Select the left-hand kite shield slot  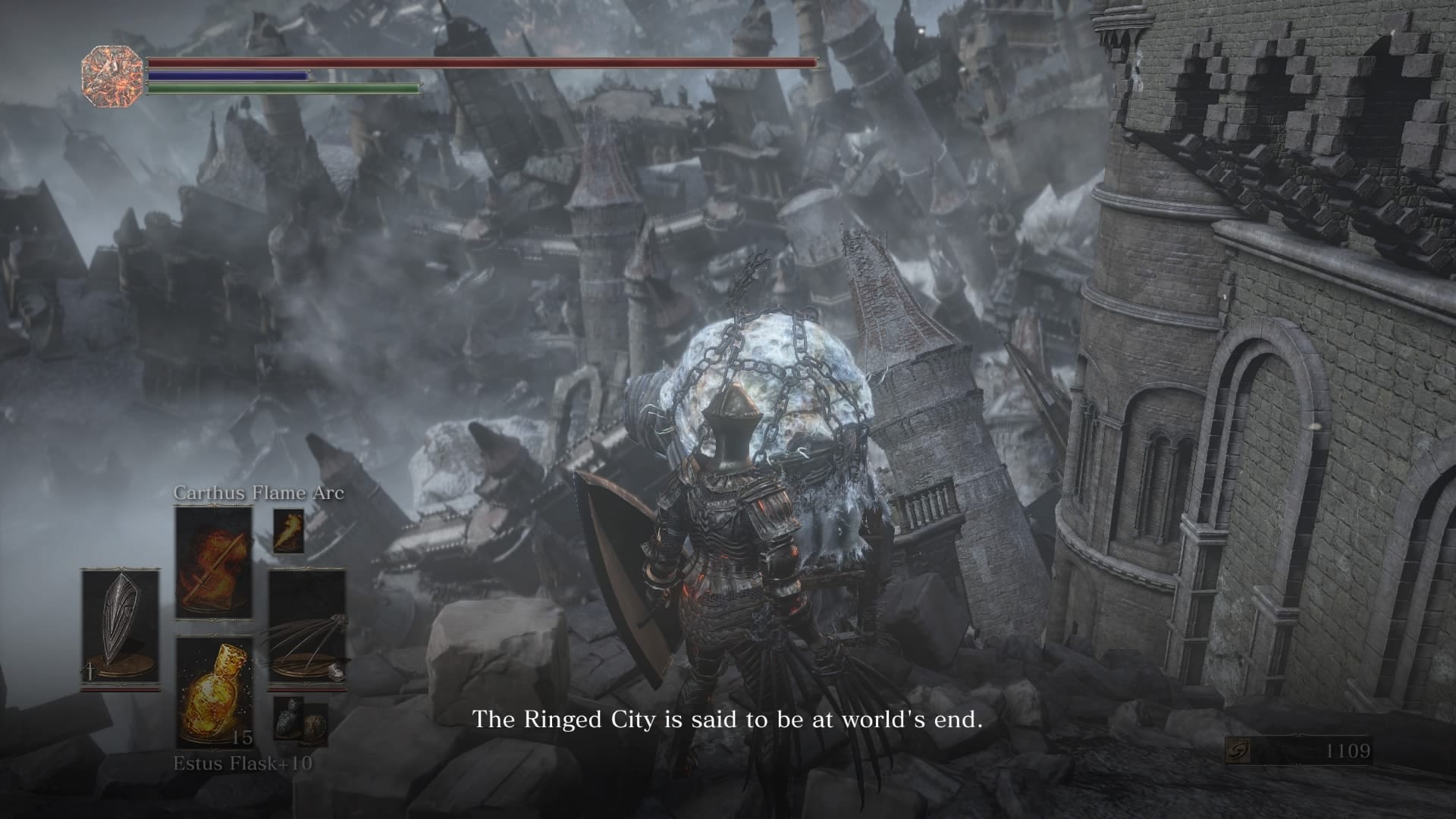point(121,628)
